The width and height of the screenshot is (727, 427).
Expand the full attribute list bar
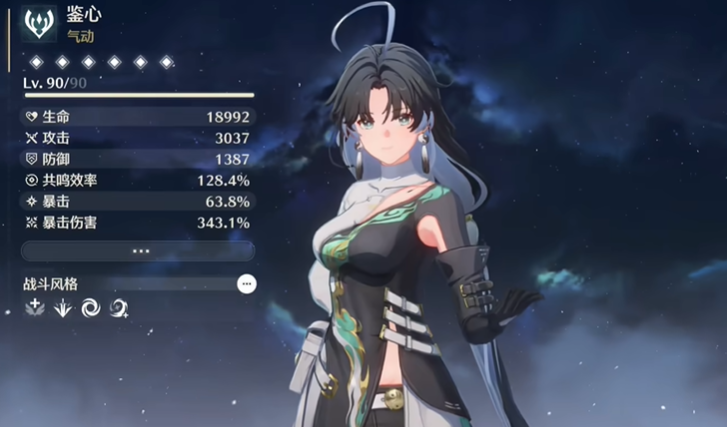click(x=138, y=251)
